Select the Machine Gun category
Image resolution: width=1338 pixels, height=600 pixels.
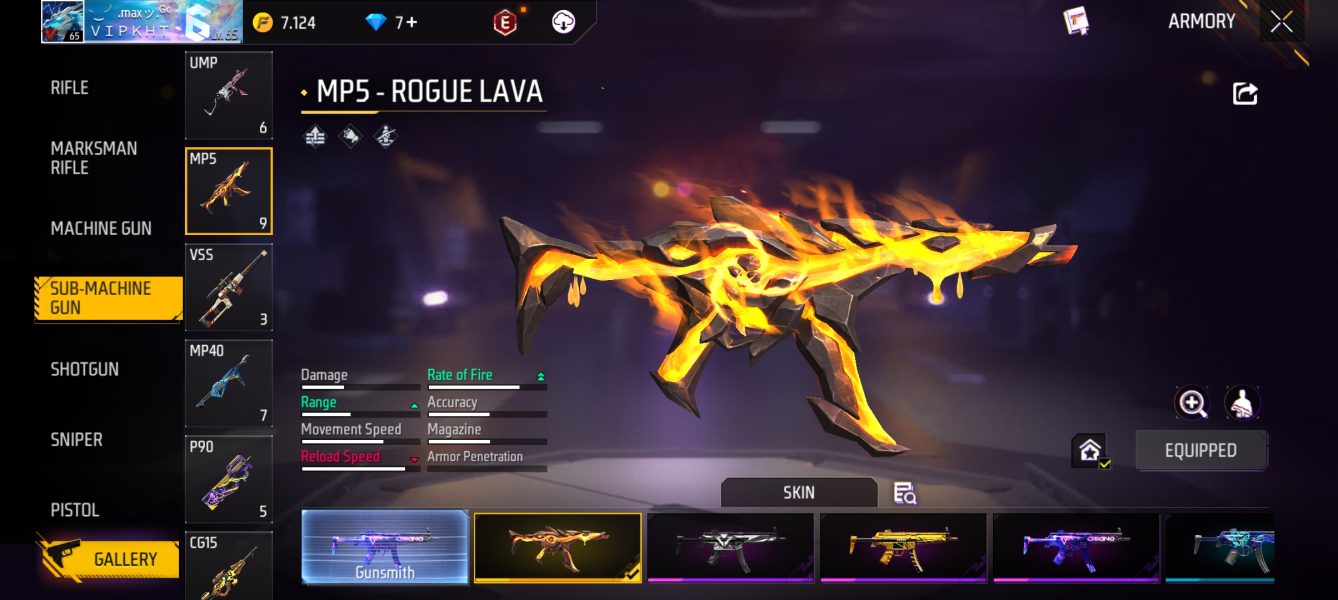(101, 229)
